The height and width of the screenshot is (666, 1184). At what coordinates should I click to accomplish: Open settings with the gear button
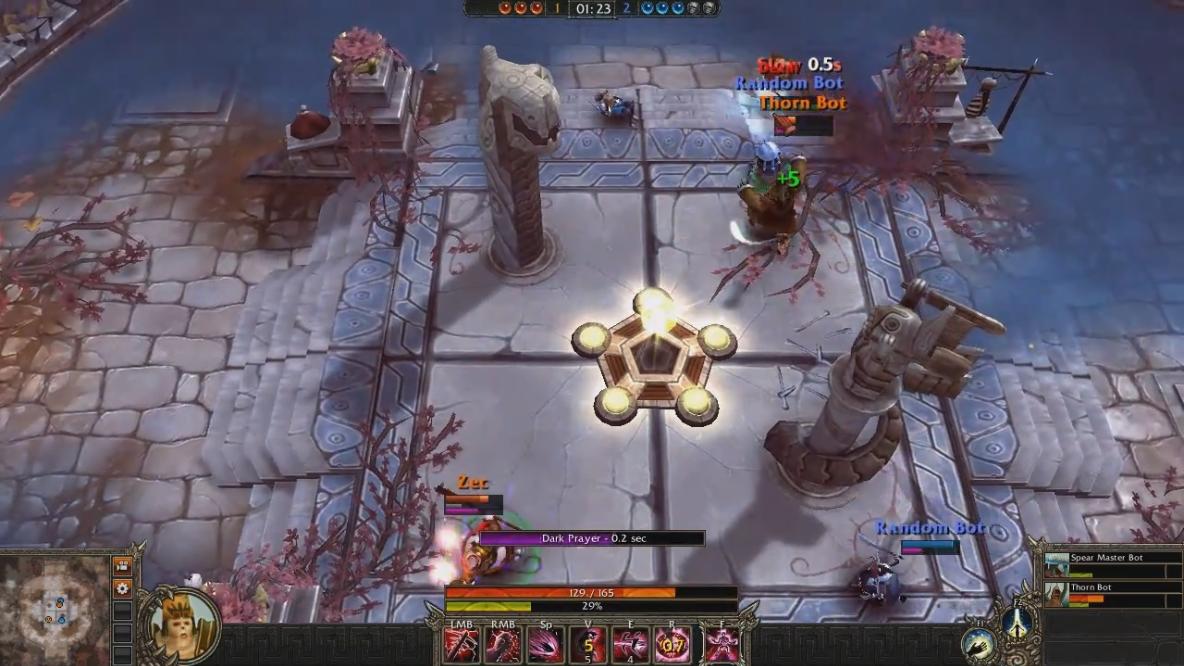click(x=122, y=589)
